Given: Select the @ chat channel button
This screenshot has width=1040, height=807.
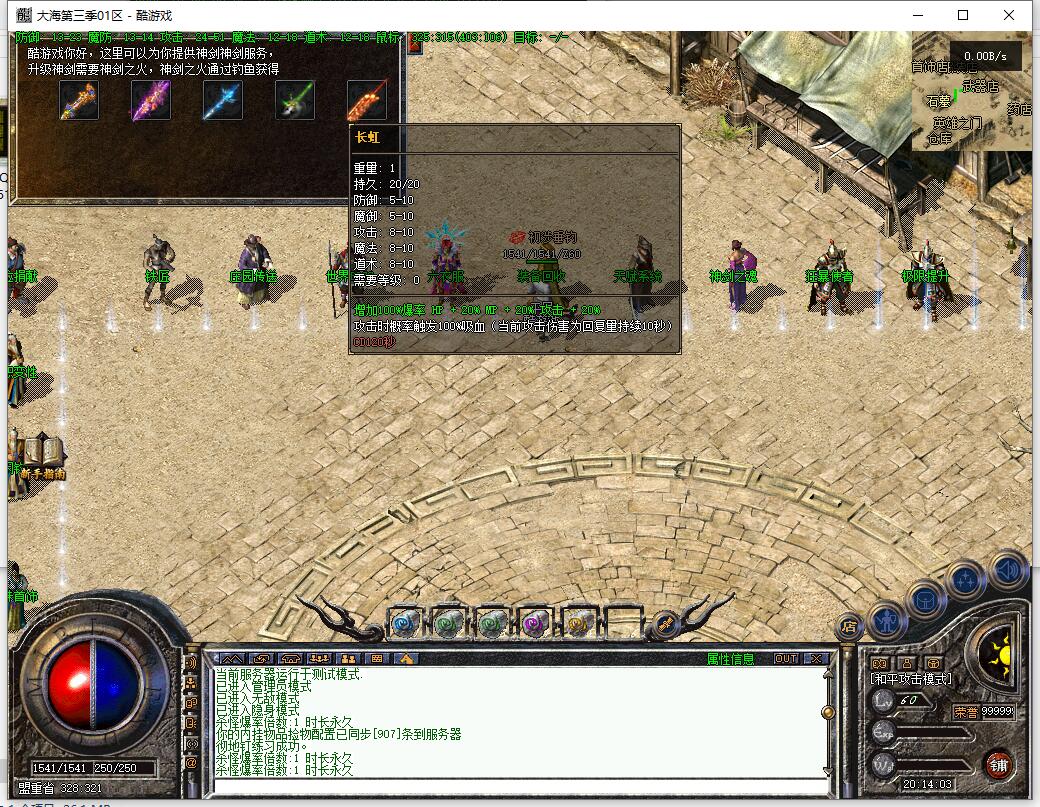Looking at the screenshot, I should [191, 763].
